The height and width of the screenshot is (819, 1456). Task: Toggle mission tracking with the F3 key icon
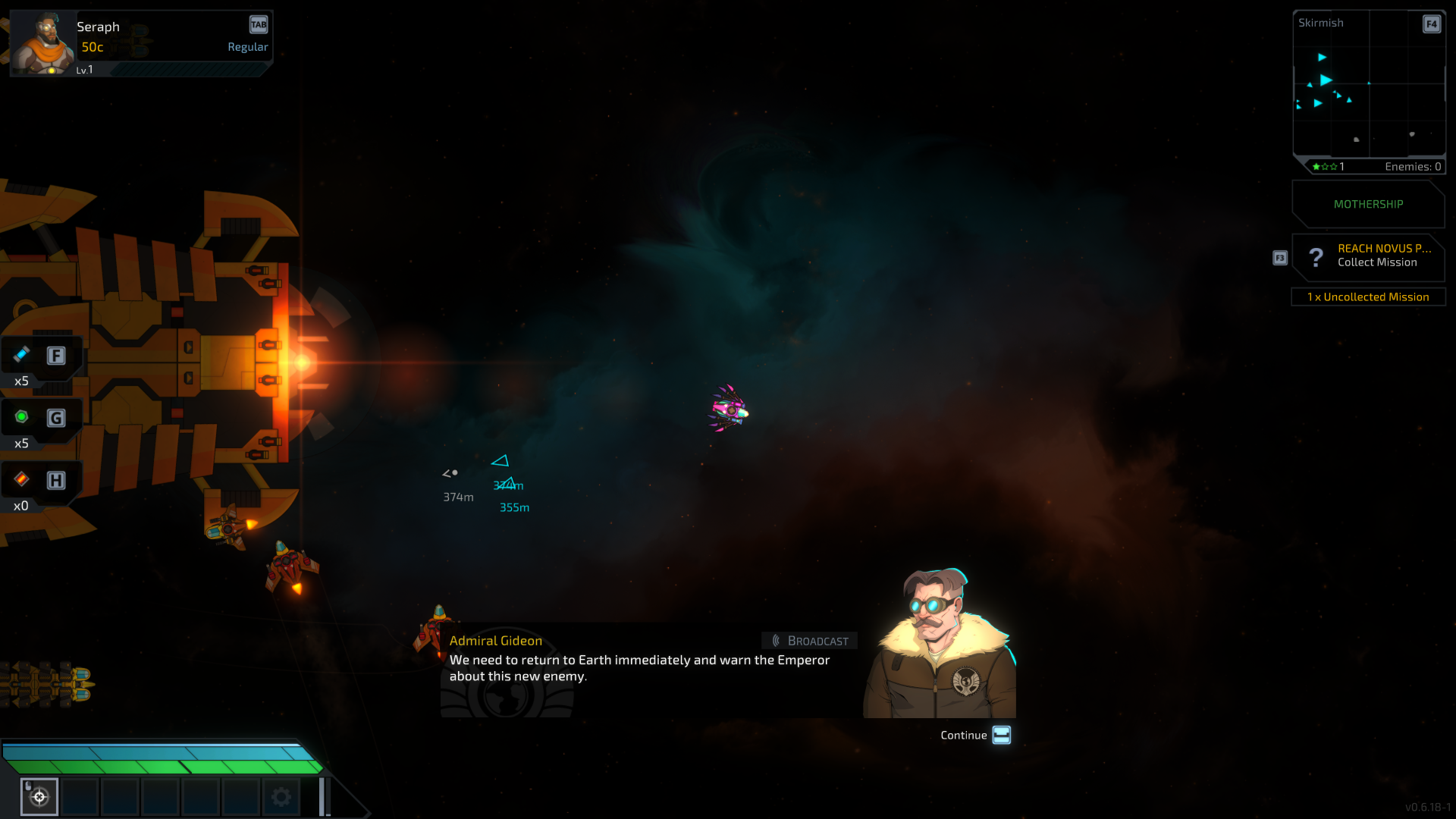pyautogui.click(x=1280, y=258)
